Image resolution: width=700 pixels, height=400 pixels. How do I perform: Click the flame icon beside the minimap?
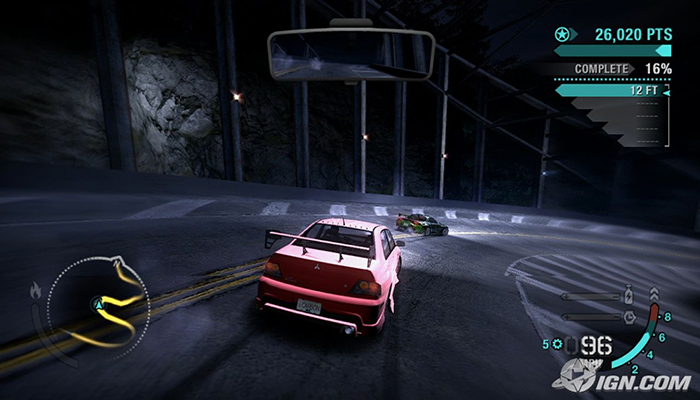click(38, 291)
